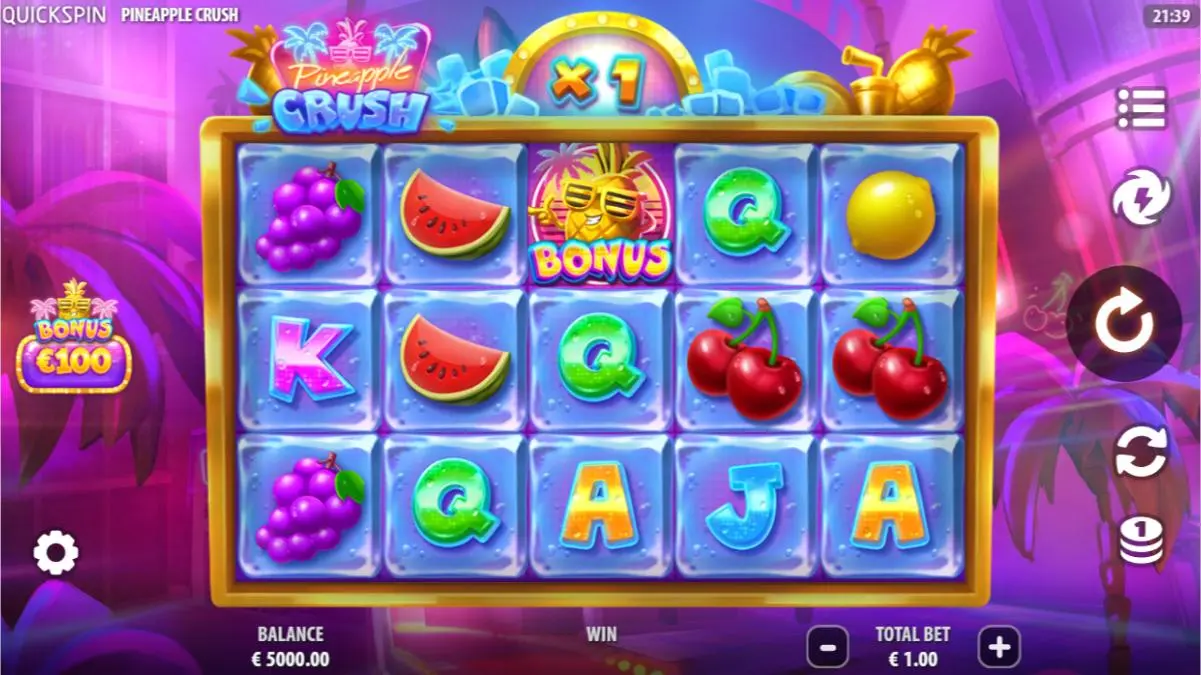The width and height of the screenshot is (1201, 675).
Task: Open the coin stack bet settings
Action: click(1141, 541)
